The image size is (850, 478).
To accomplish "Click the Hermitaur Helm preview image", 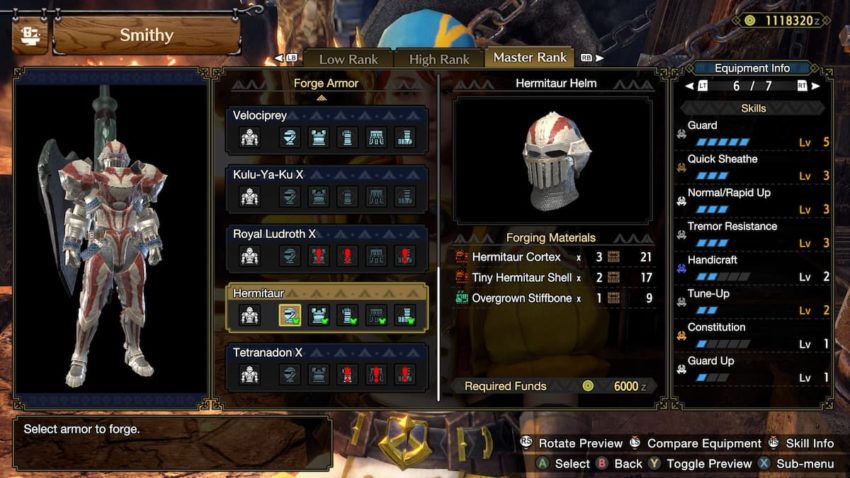I will point(552,160).
